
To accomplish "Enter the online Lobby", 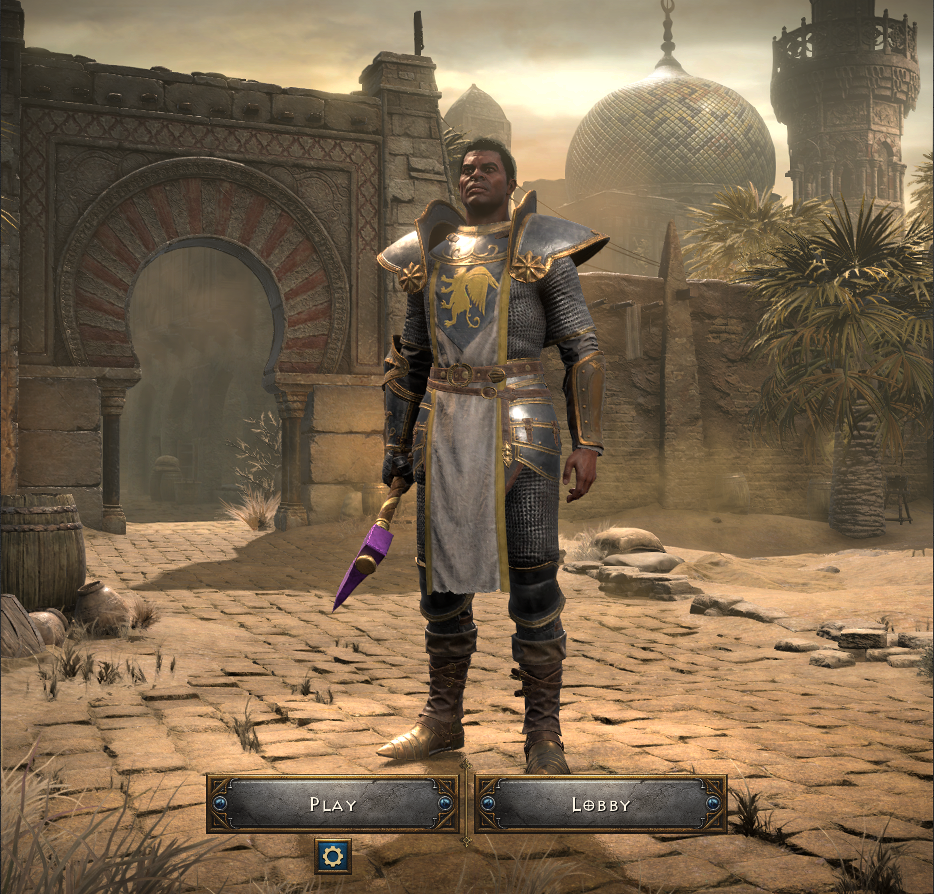I will pyautogui.click(x=601, y=804).
